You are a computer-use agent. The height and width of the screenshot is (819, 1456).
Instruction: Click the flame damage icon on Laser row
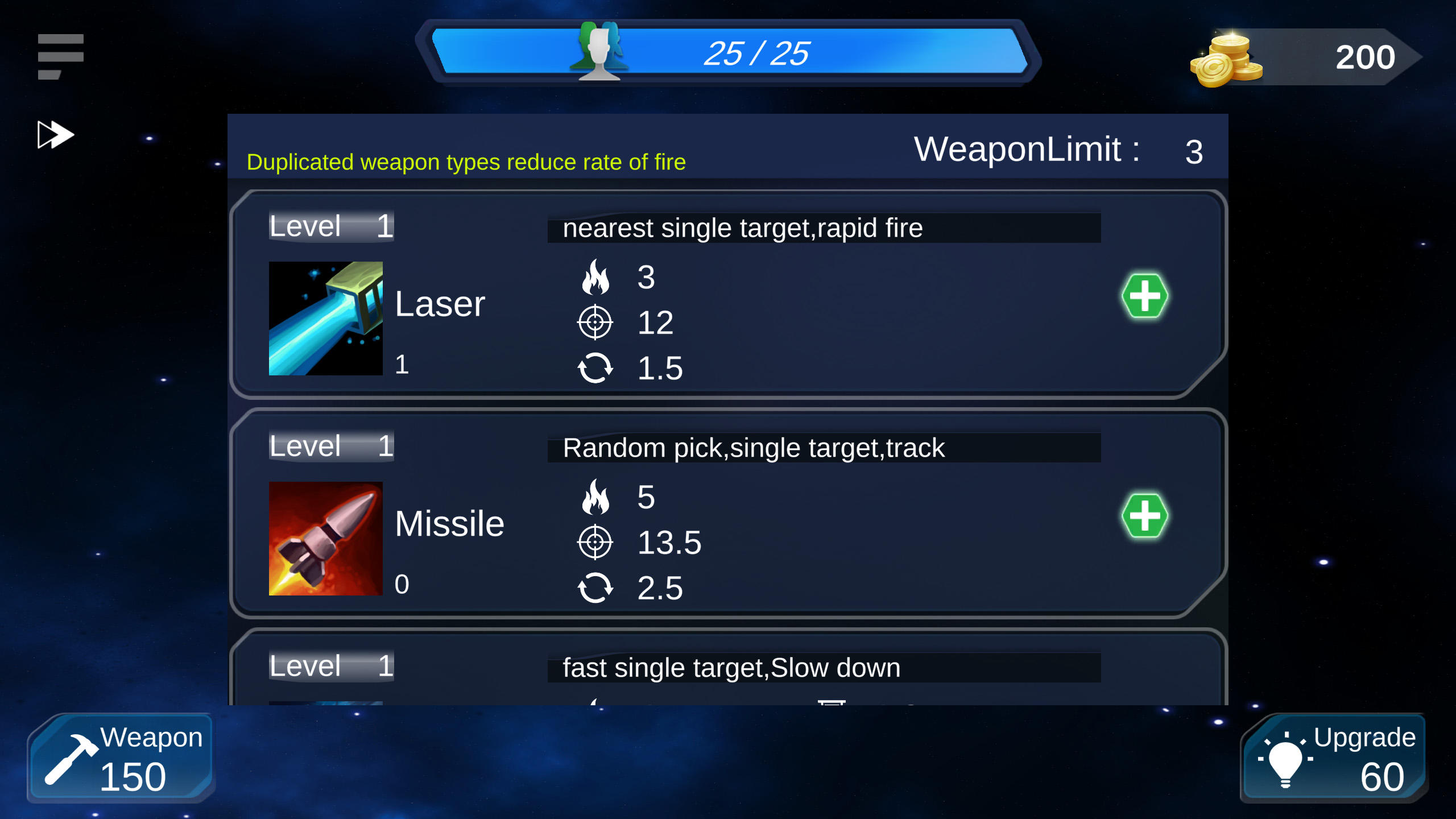click(596, 277)
